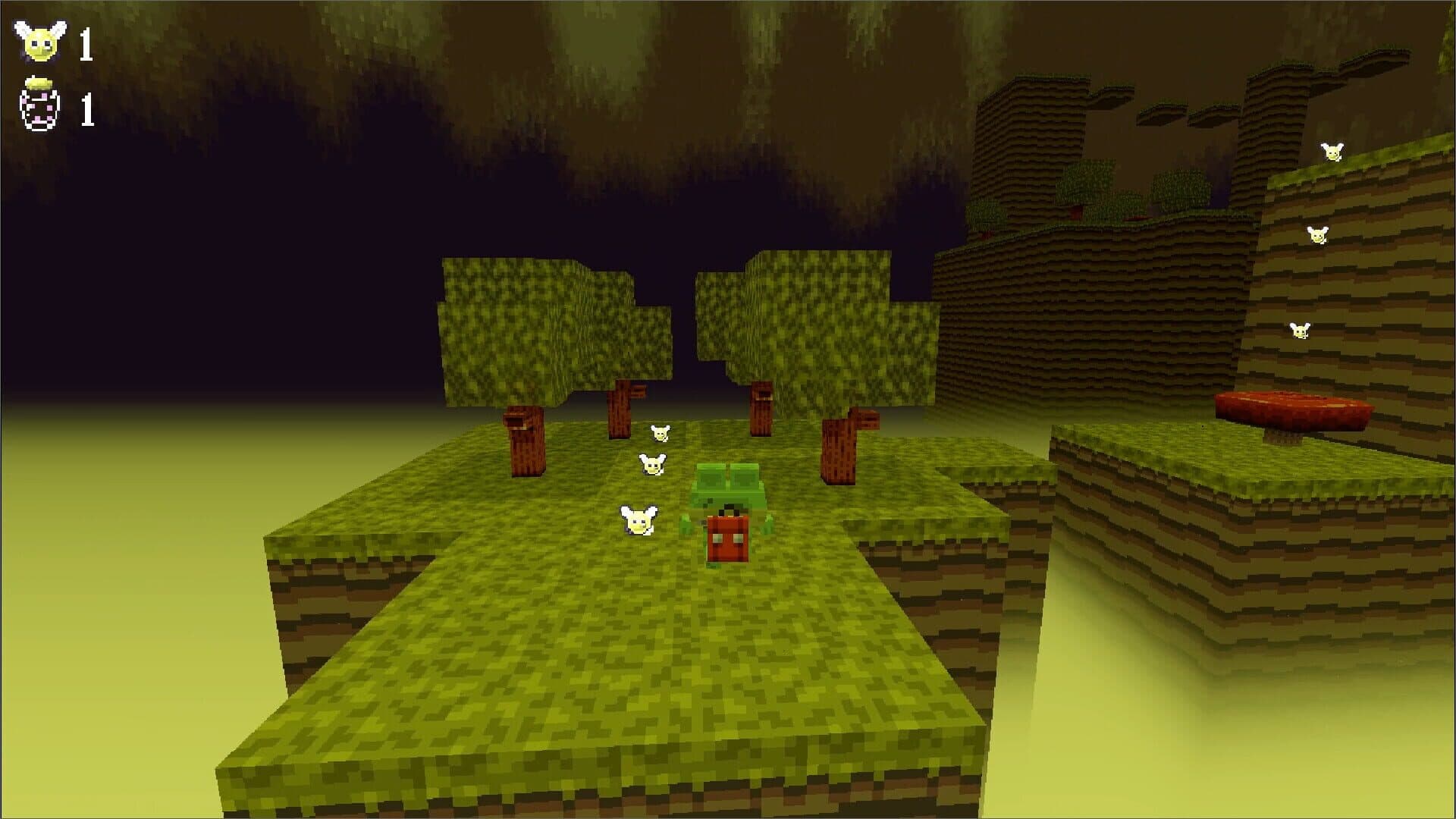
Task: Select the bee floating between the two trees
Action: [x=659, y=434]
